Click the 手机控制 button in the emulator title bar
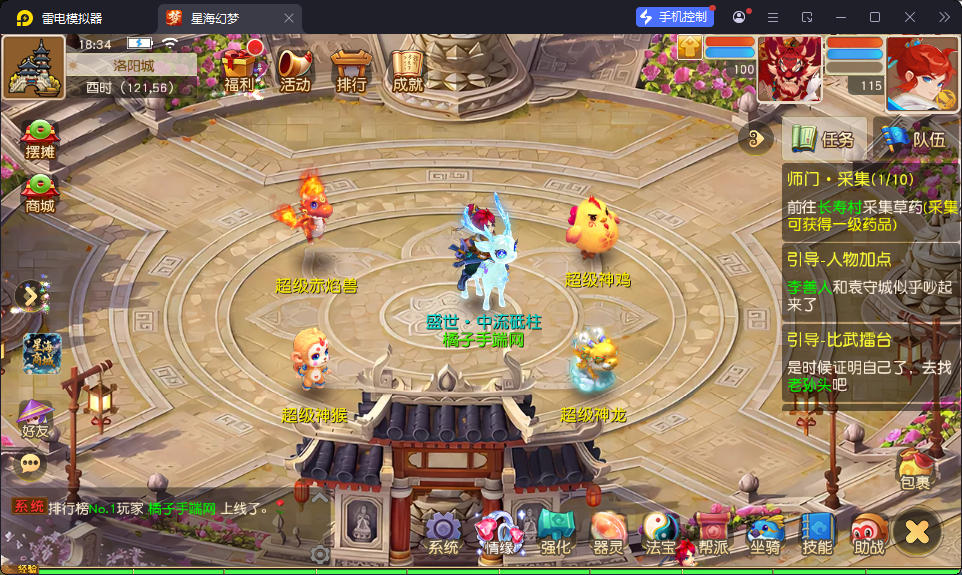 pos(675,17)
